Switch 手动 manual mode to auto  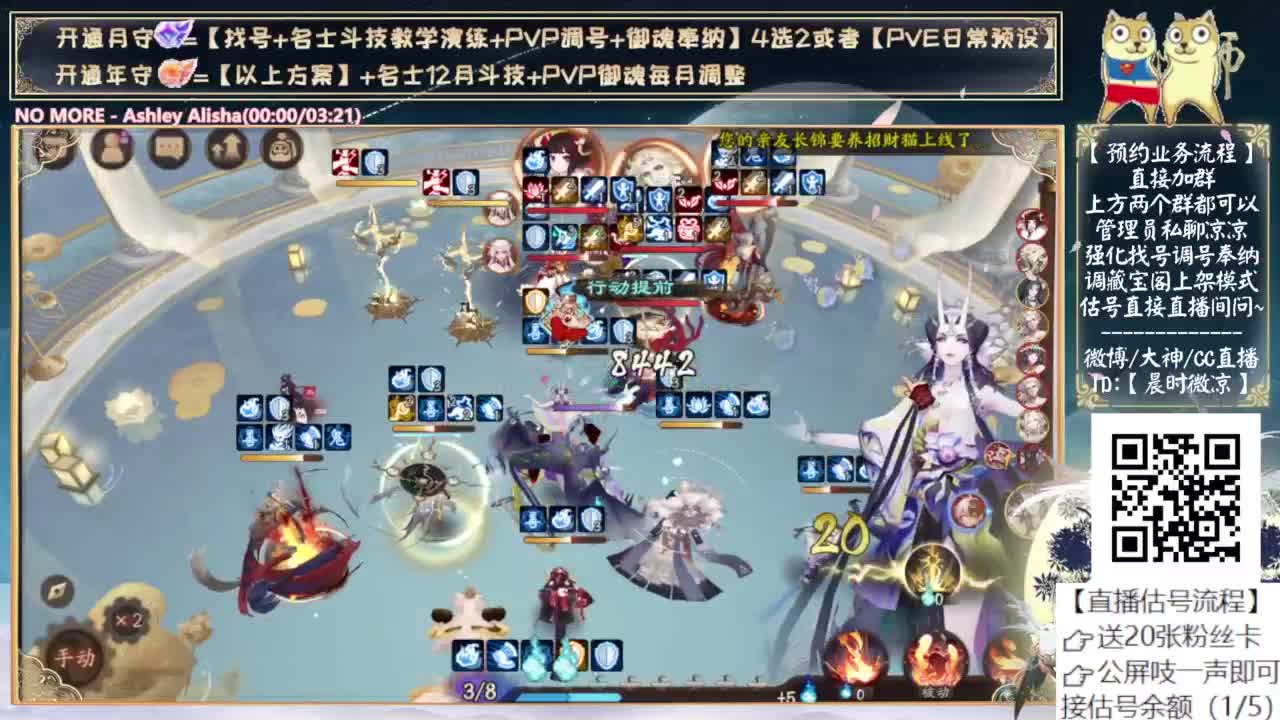pos(76,656)
